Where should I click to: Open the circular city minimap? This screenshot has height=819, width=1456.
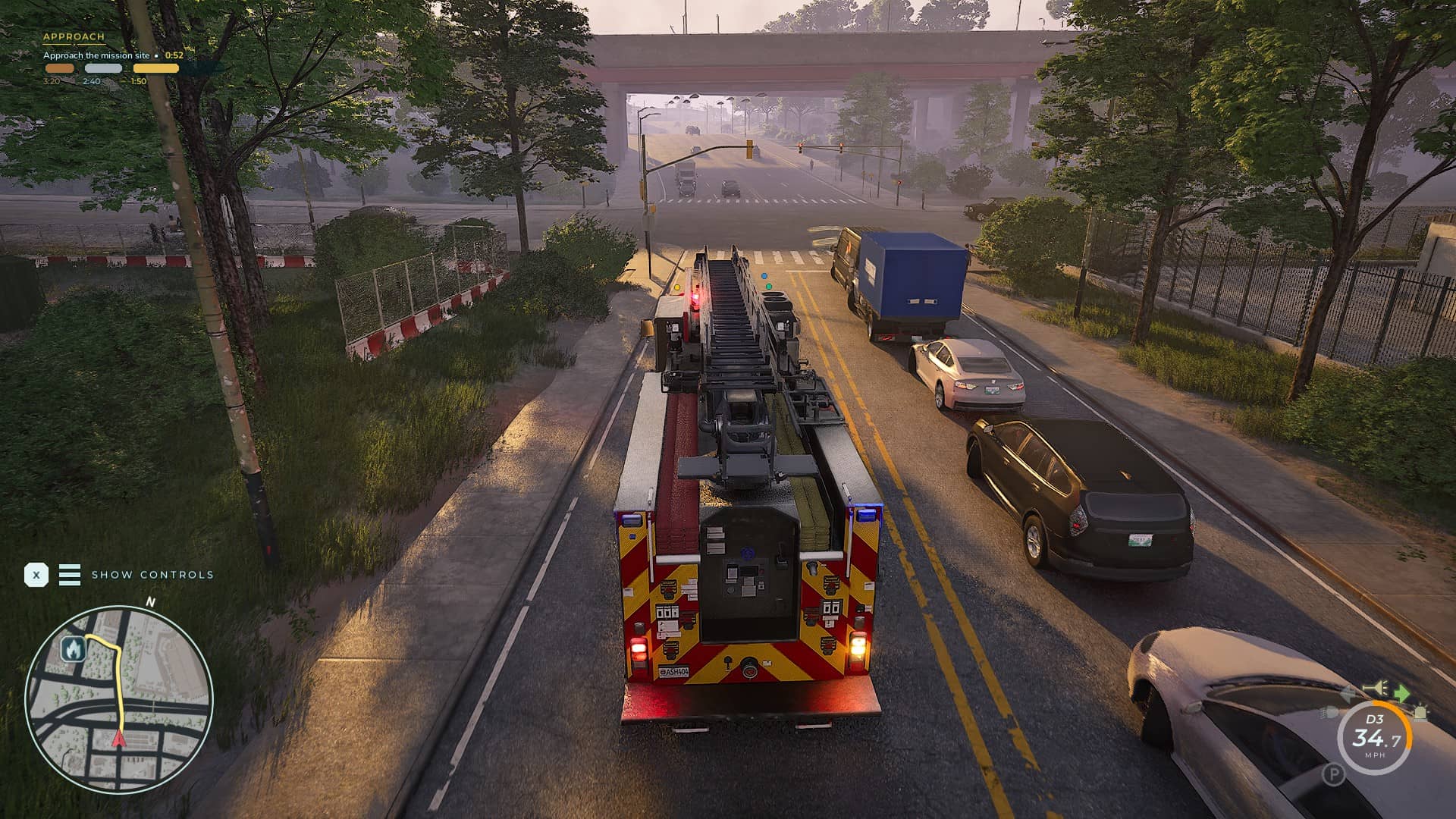pos(119,699)
